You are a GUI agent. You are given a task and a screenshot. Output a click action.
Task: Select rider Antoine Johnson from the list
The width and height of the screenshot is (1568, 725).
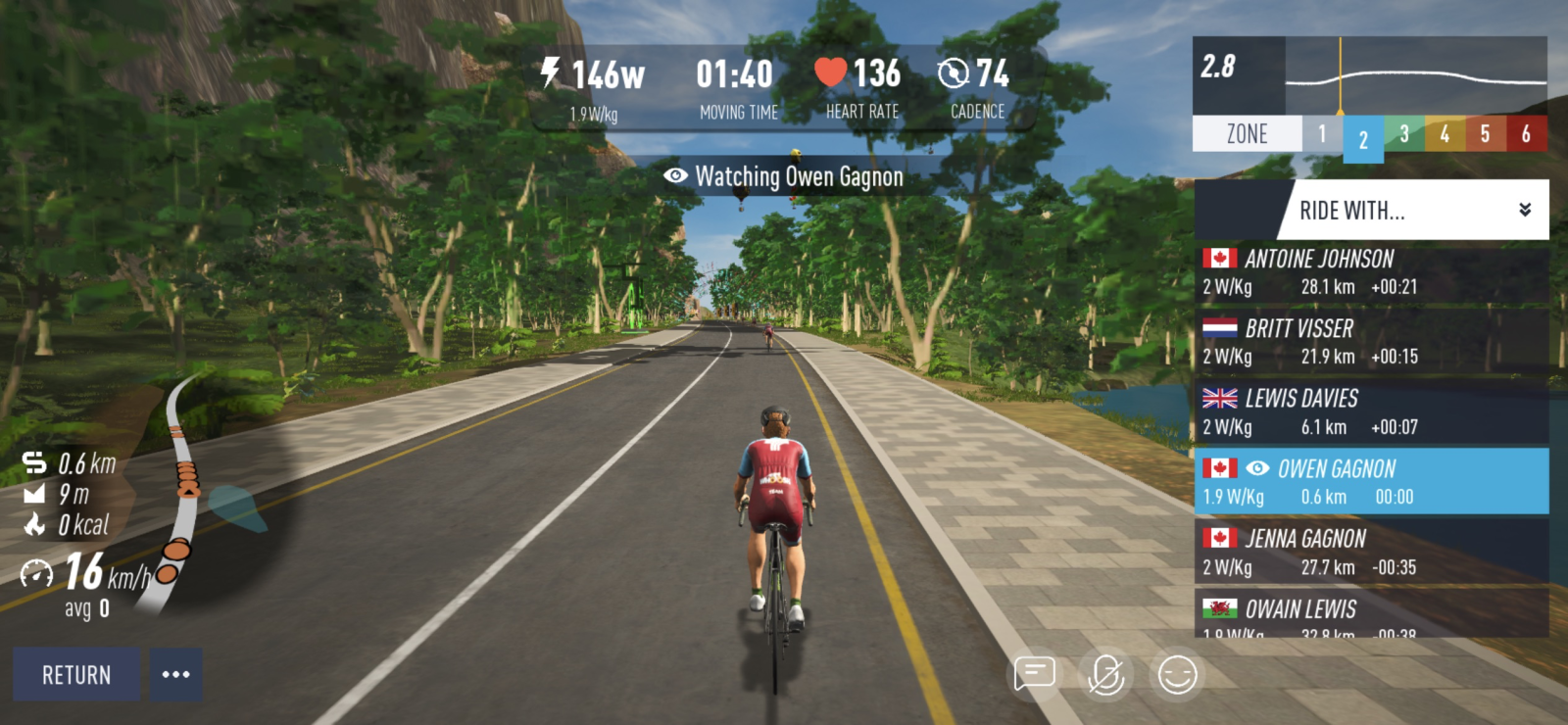point(1370,272)
